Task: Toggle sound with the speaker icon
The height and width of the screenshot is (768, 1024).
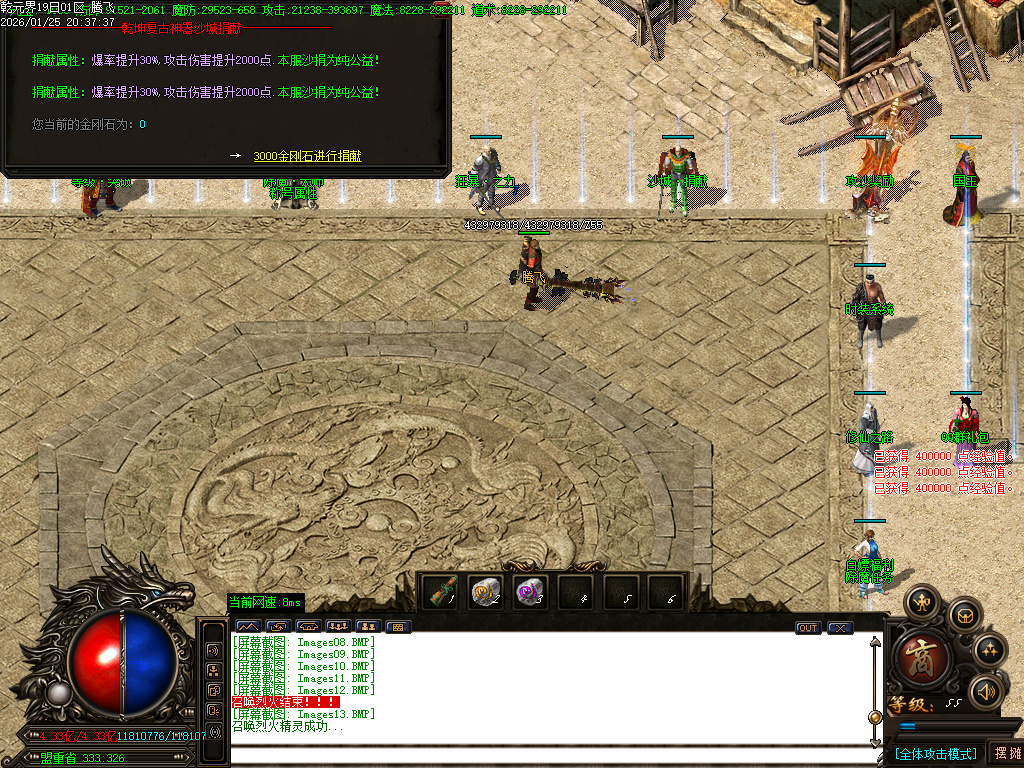Action: pyautogui.click(x=987, y=691)
